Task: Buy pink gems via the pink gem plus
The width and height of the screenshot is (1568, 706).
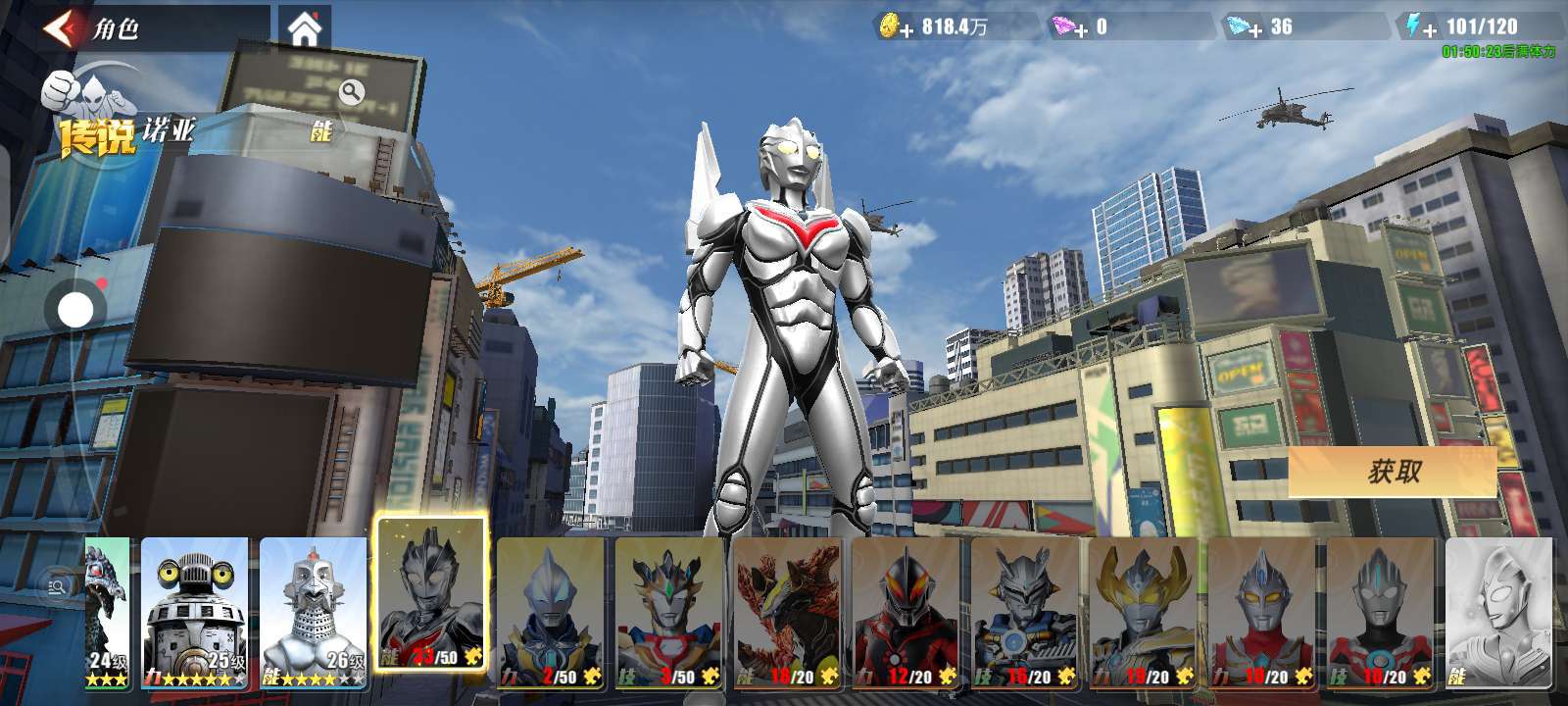Action: tap(1069, 27)
